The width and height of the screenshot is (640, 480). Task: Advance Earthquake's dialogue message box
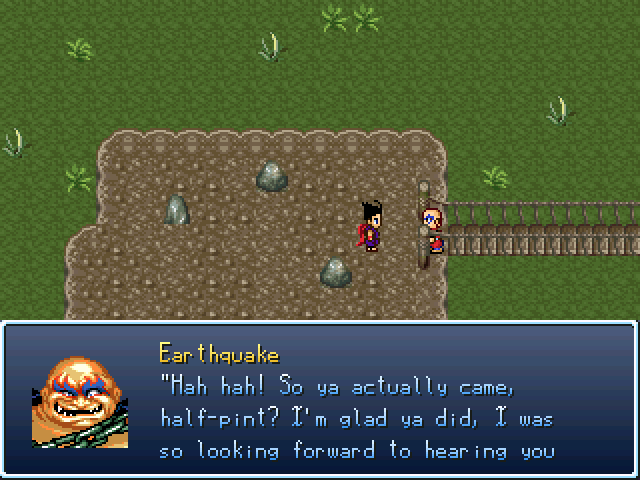pos(320,399)
